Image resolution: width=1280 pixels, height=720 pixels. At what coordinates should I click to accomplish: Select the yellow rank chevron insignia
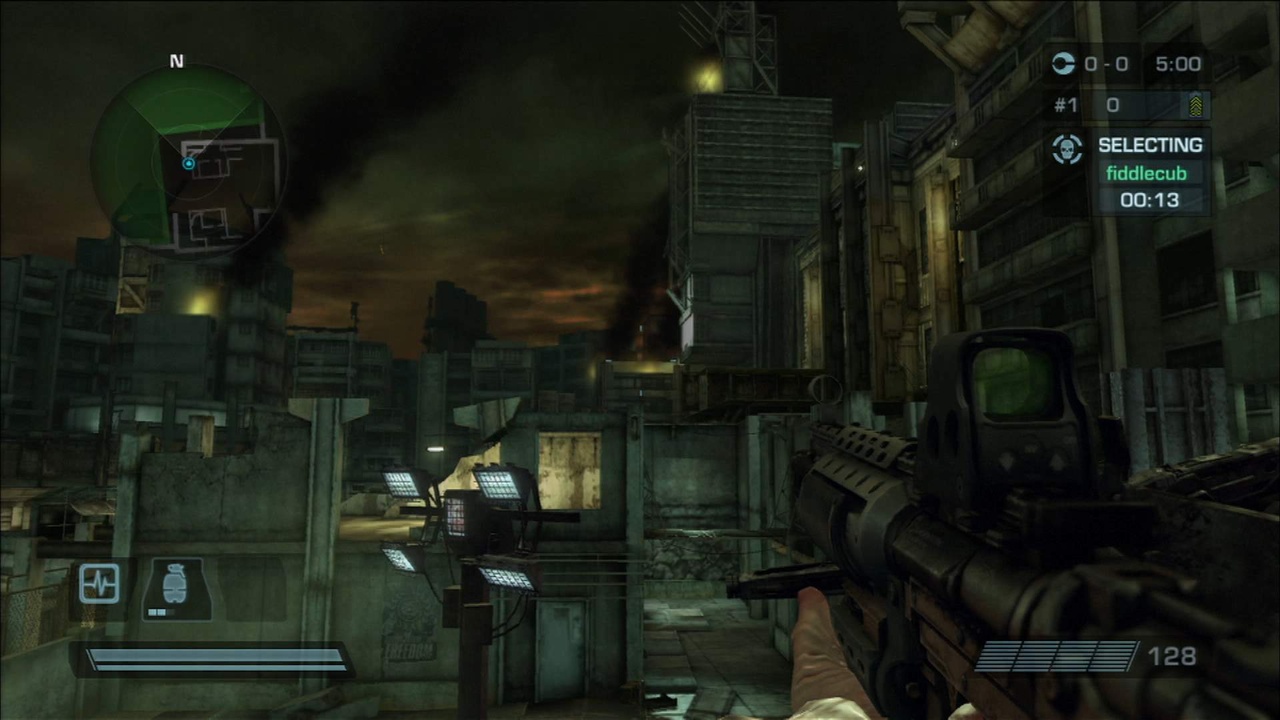pyautogui.click(x=1196, y=104)
